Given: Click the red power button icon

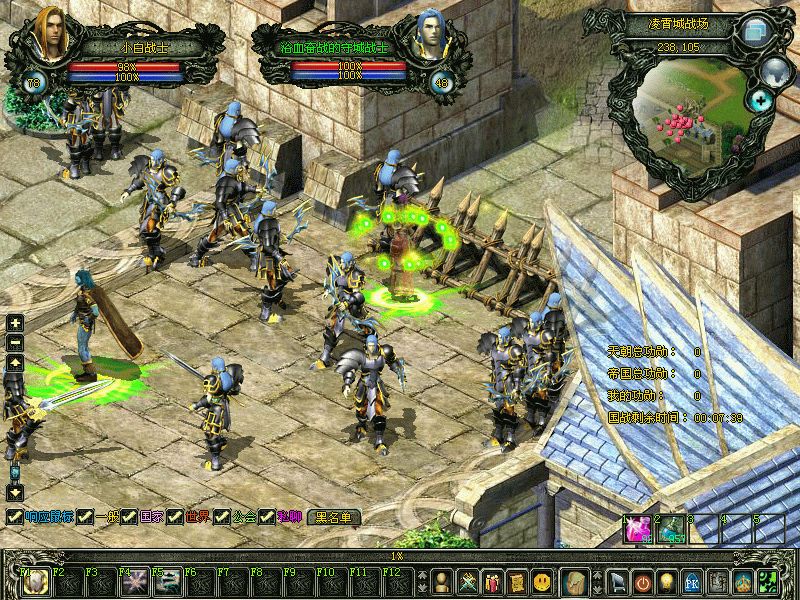Looking at the screenshot, I should coord(642,581).
